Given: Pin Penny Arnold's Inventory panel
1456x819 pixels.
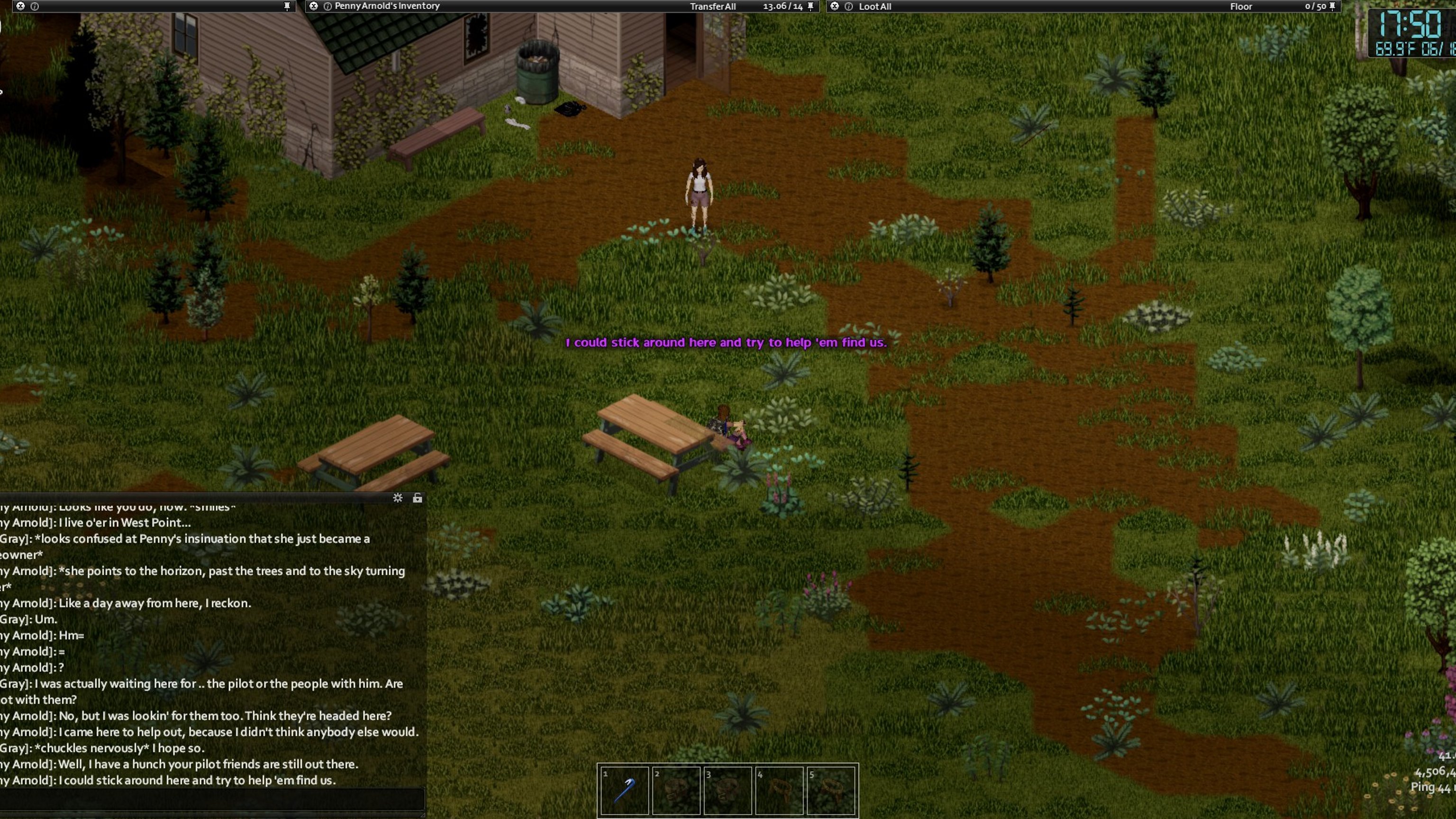Looking at the screenshot, I should tap(810, 6).
